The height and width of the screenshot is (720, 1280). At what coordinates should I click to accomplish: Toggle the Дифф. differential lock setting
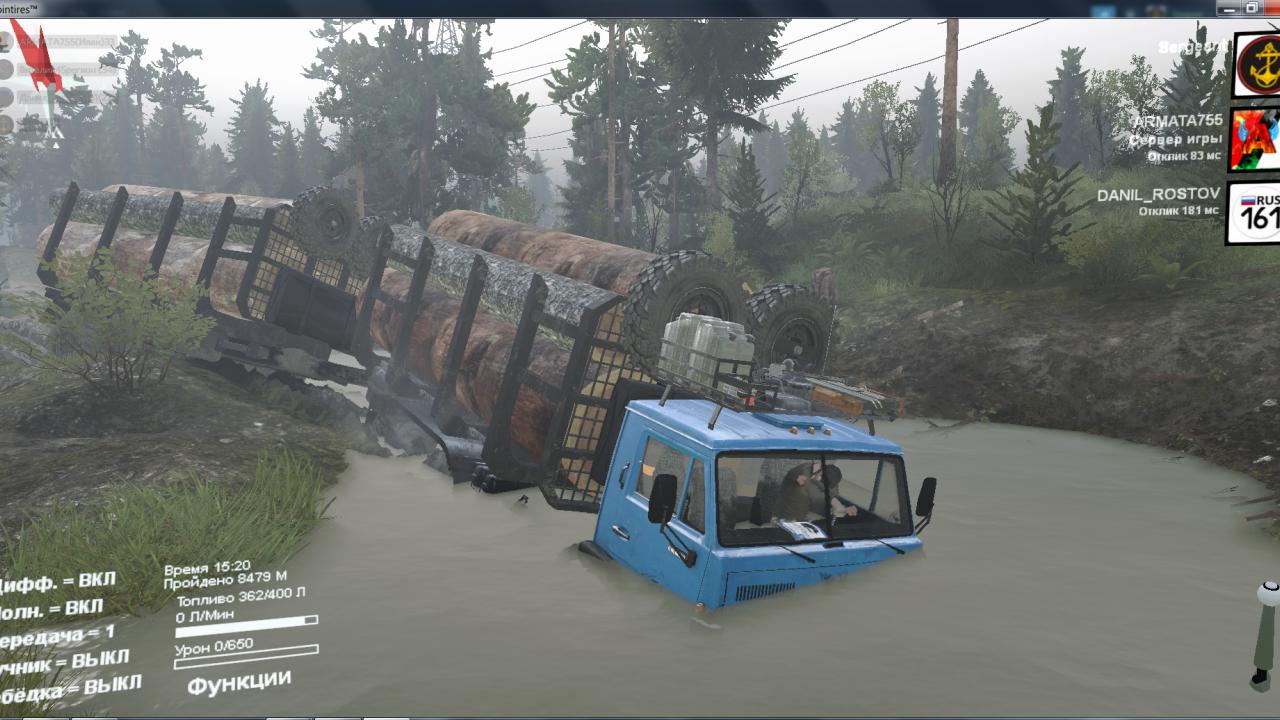click(58, 582)
